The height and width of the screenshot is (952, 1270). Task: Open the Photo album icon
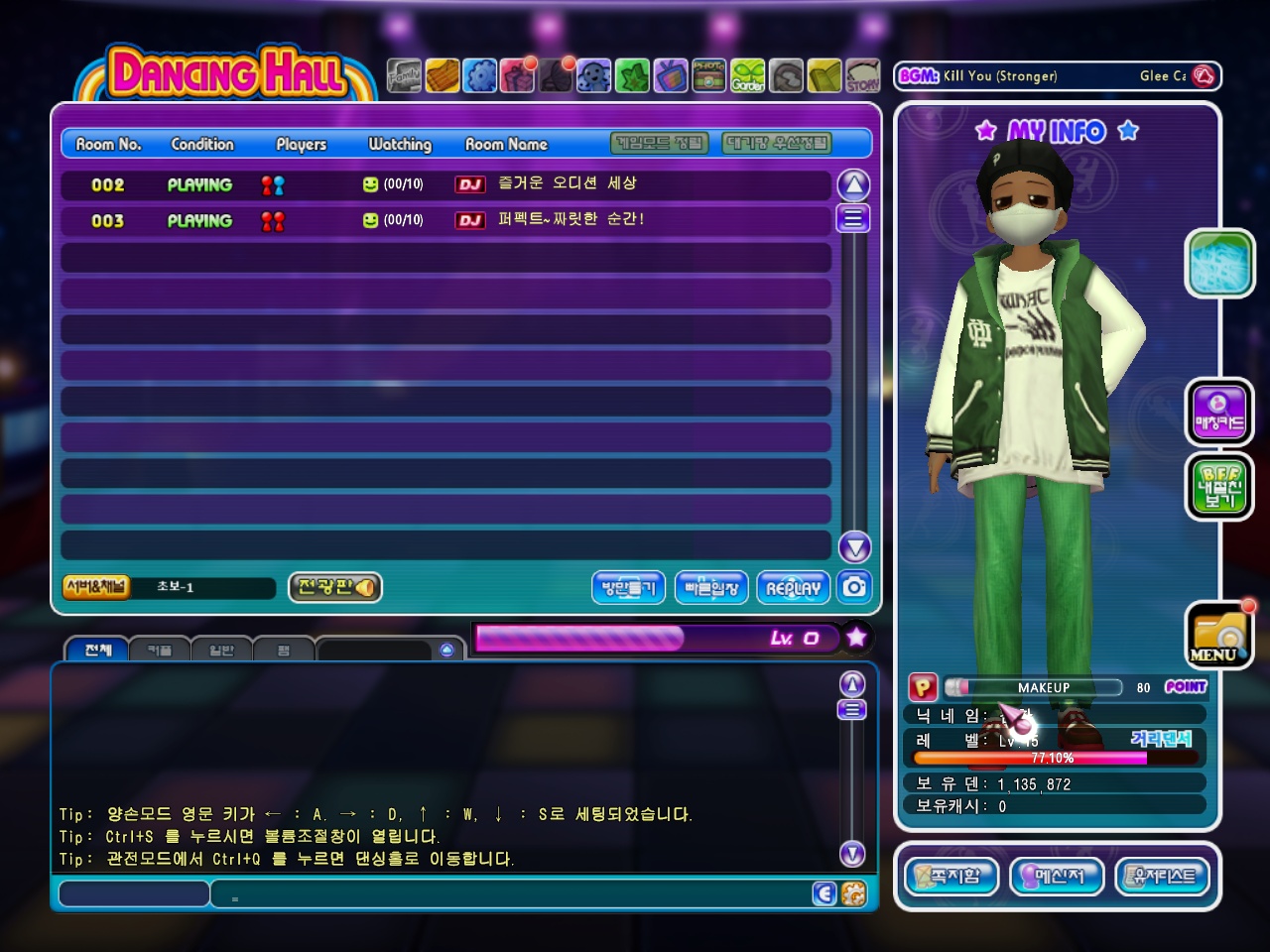tap(708, 75)
